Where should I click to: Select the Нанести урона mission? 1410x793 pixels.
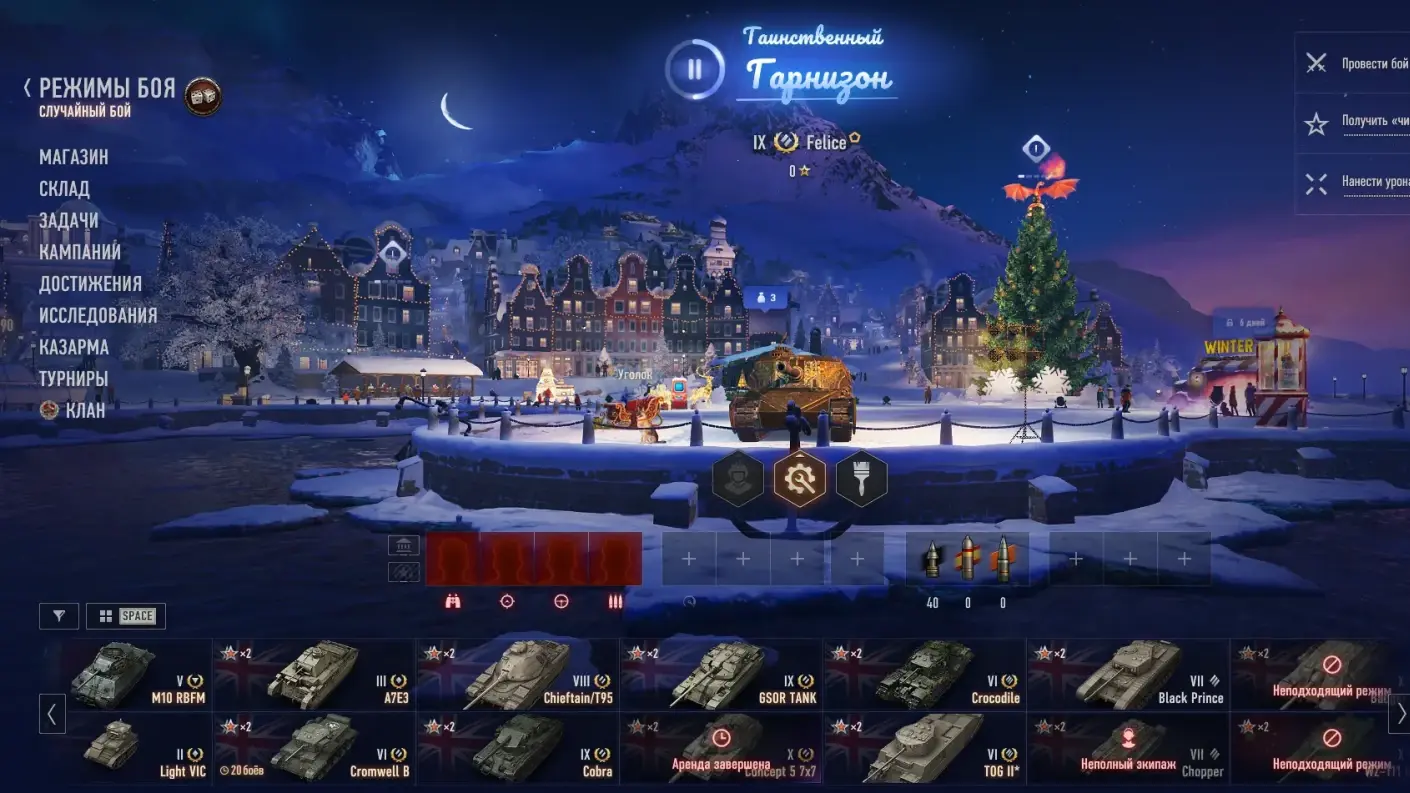(1370, 183)
